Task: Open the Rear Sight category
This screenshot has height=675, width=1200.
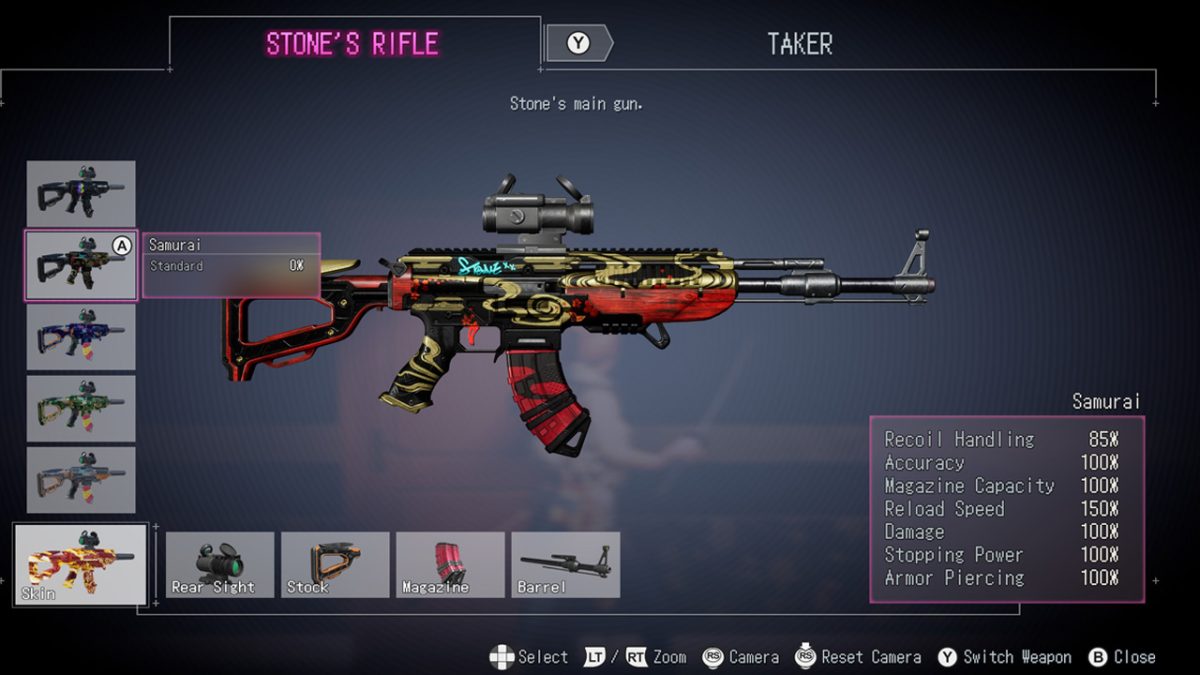Action: [220, 565]
